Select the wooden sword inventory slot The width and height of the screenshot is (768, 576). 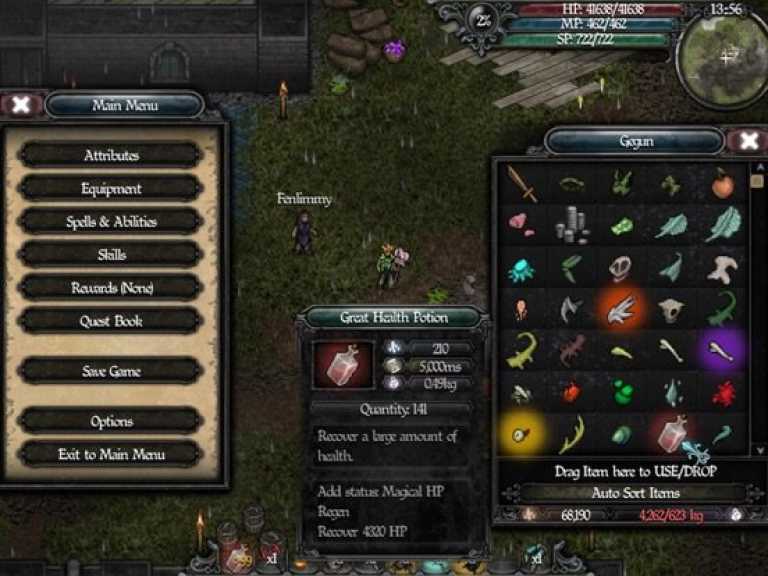pyautogui.click(x=521, y=183)
